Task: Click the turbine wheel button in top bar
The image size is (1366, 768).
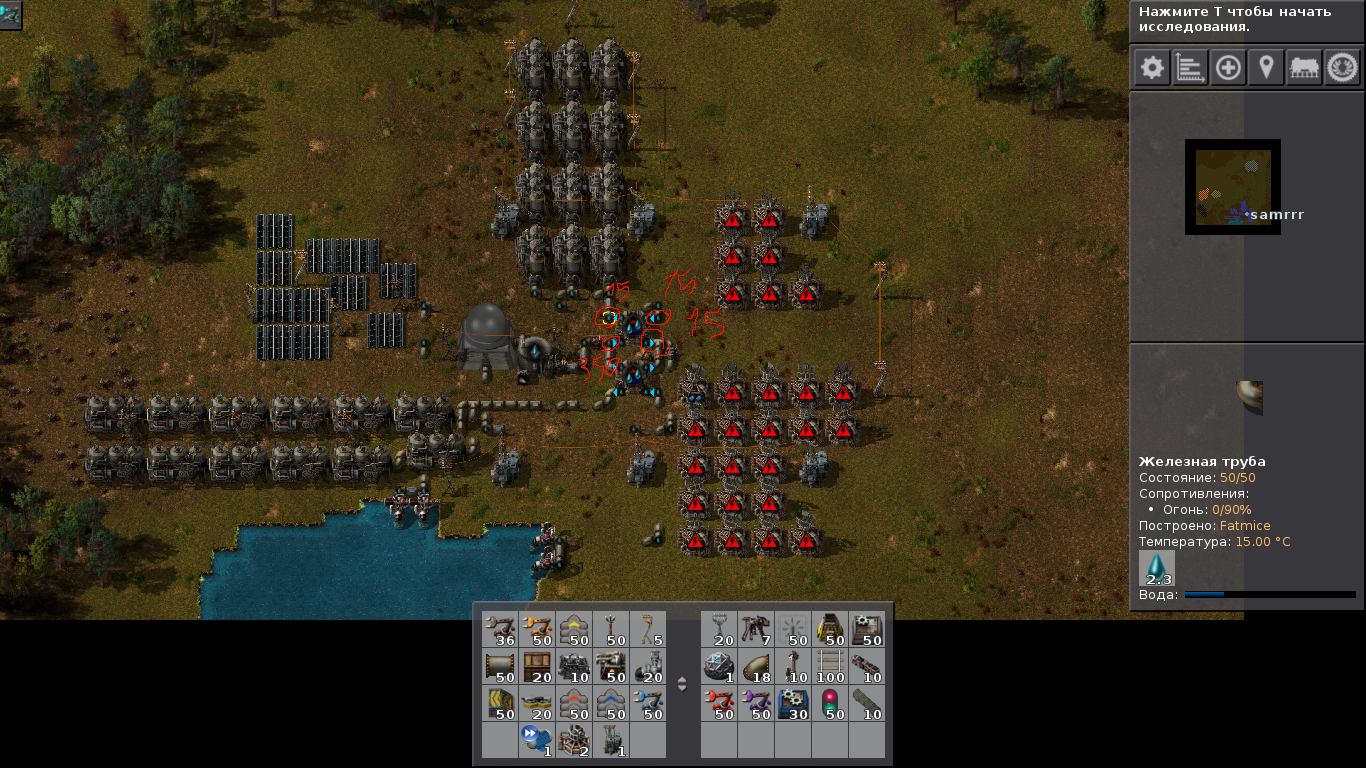Action: (1342, 68)
